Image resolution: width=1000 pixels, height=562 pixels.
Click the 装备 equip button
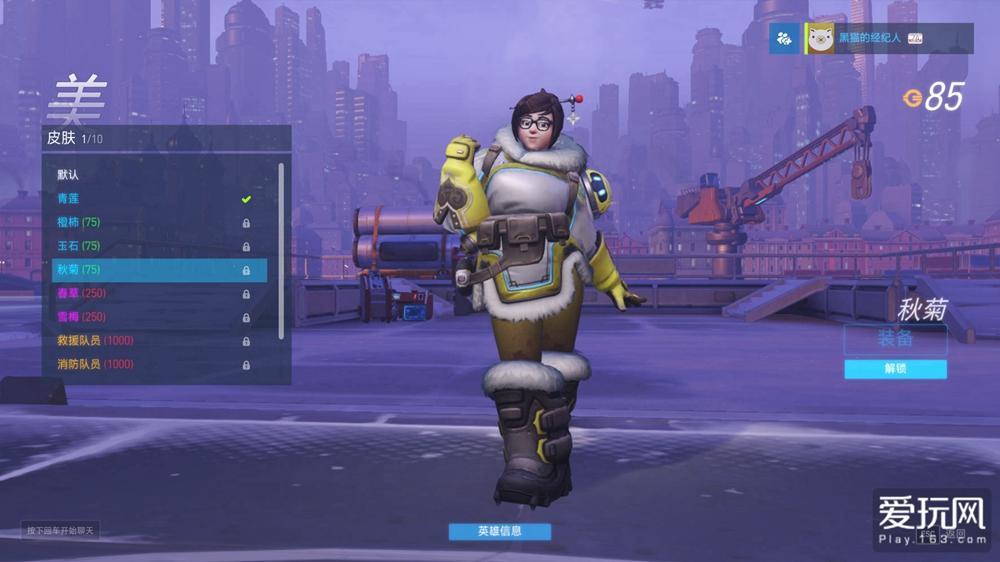[x=895, y=339]
